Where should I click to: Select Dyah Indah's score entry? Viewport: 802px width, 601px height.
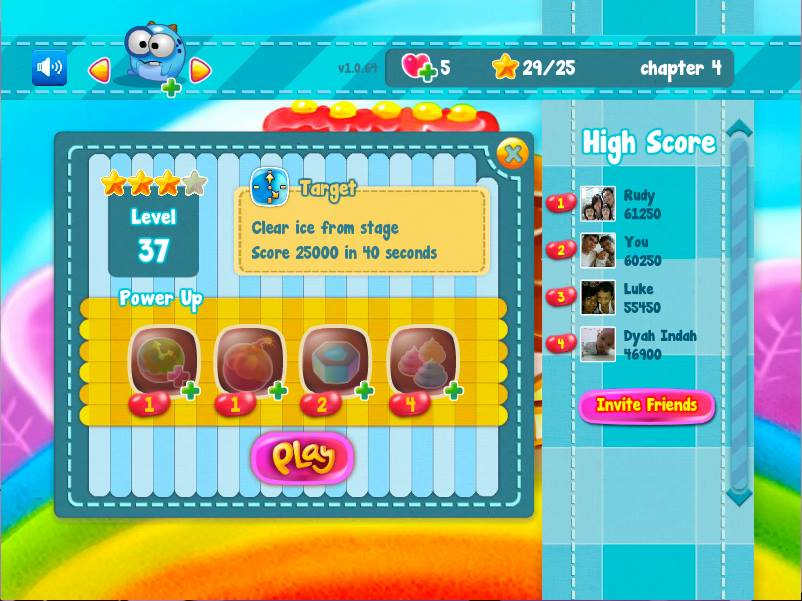[650, 344]
